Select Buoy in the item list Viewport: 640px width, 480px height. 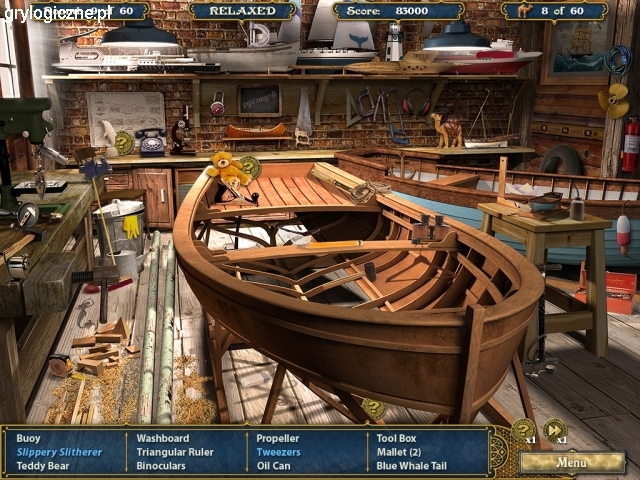29,438
